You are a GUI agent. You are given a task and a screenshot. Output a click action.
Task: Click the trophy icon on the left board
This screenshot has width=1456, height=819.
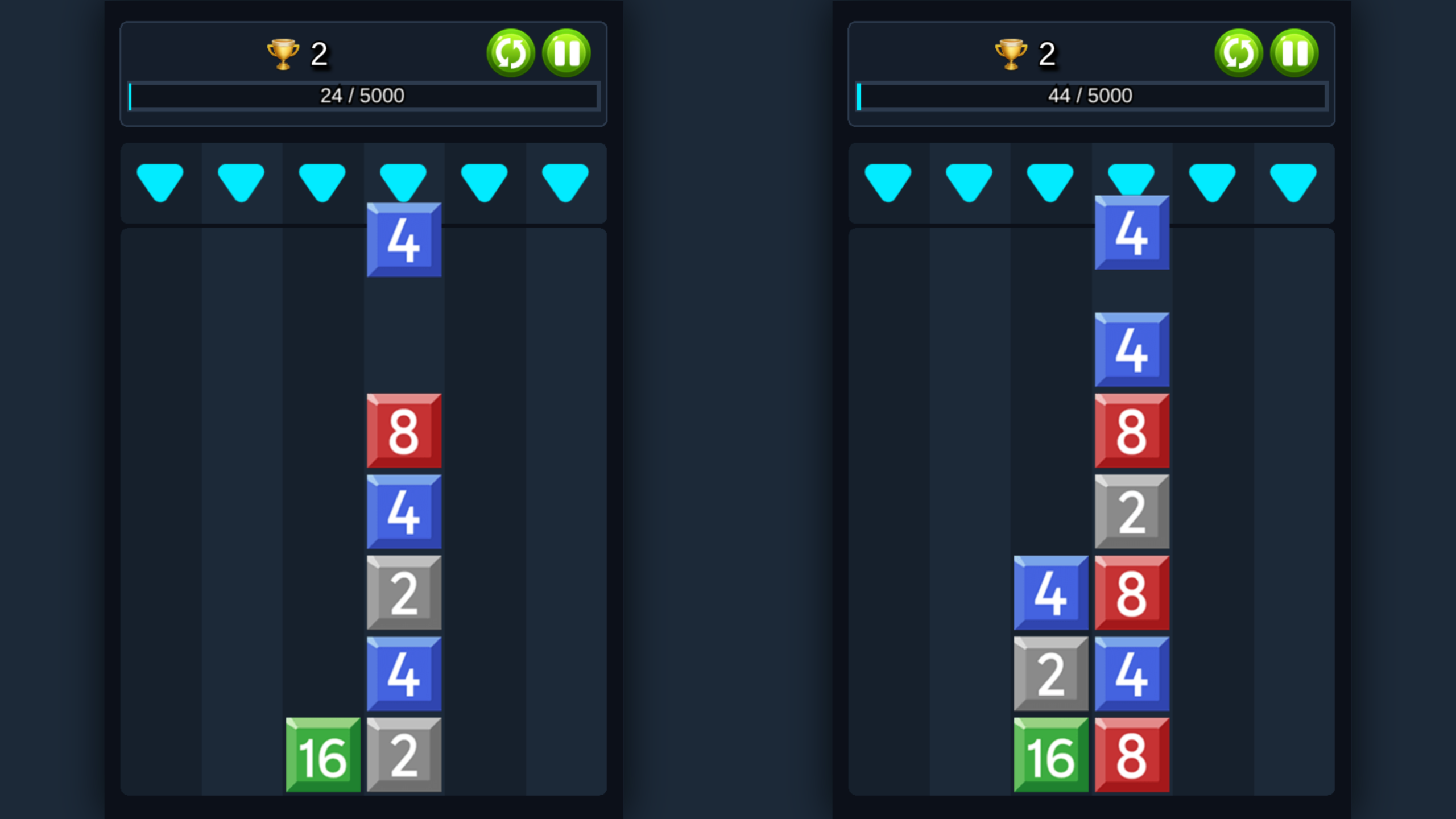point(283,52)
